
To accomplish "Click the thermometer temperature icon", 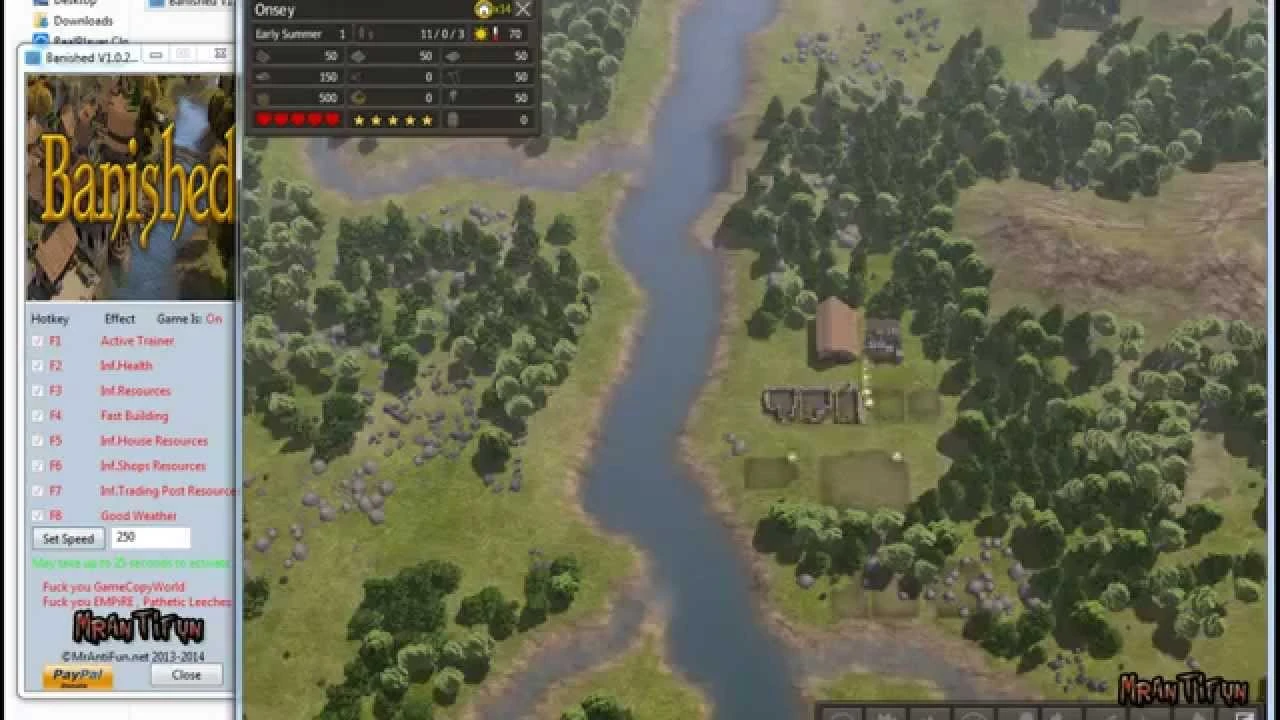I will pos(495,34).
